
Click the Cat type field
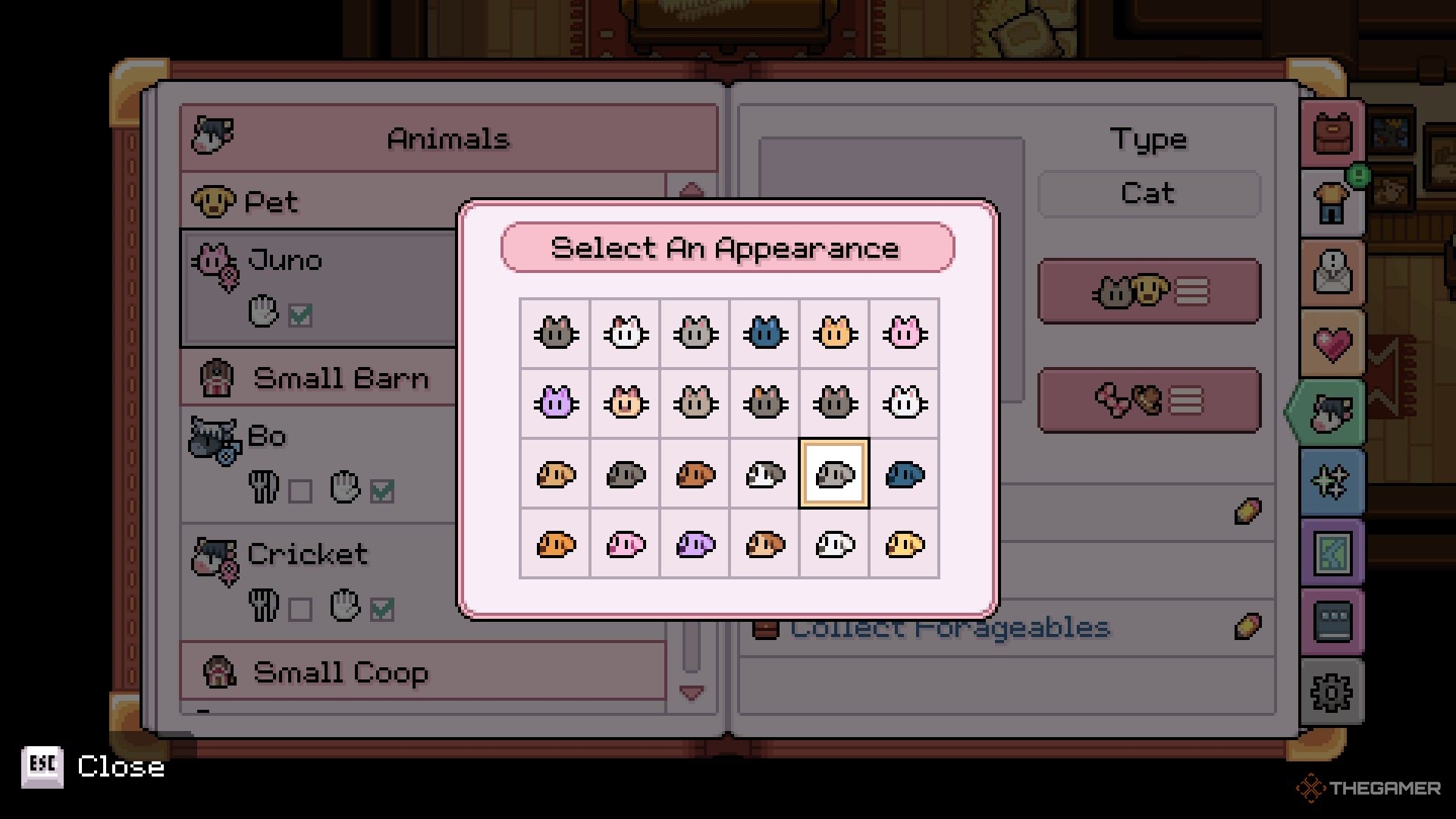tap(1149, 194)
